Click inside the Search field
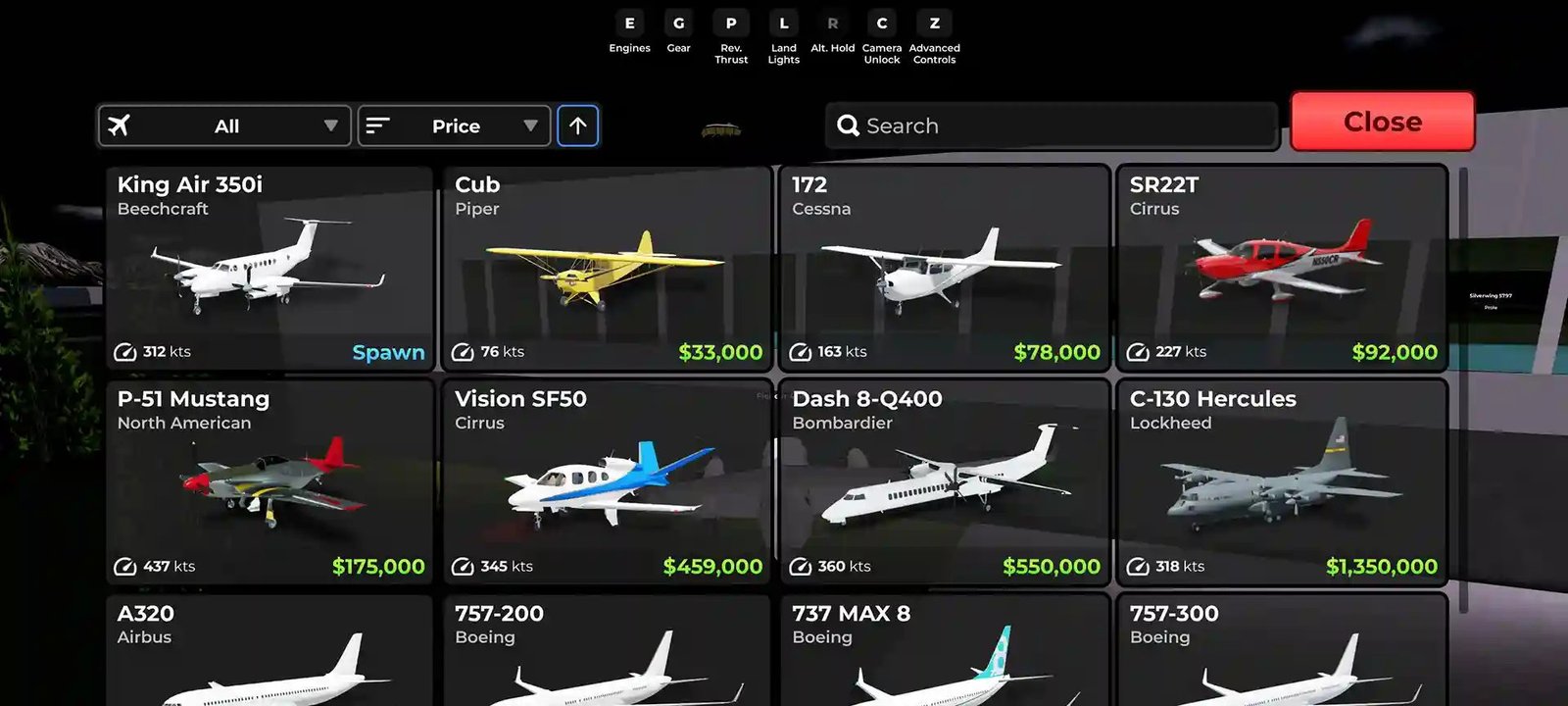The width and height of the screenshot is (1568, 706). (1049, 126)
